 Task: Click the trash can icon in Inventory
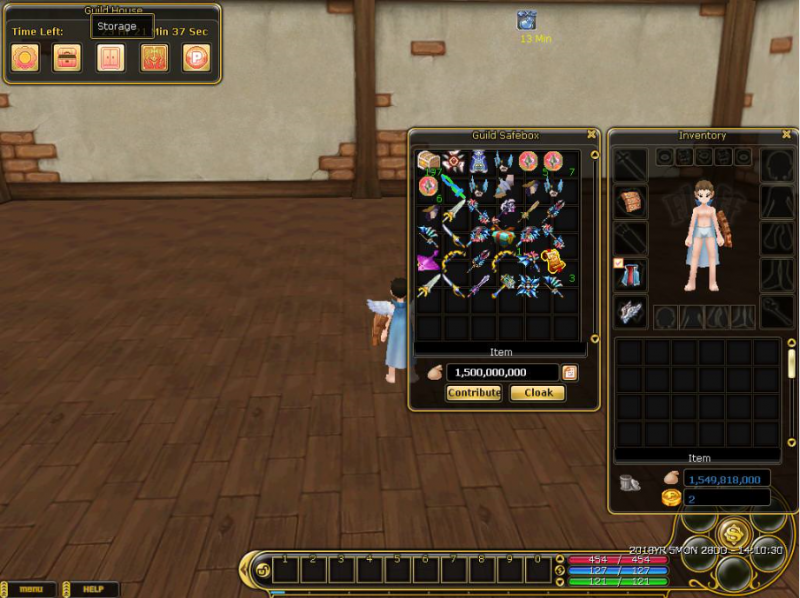(x=629, y=483)
